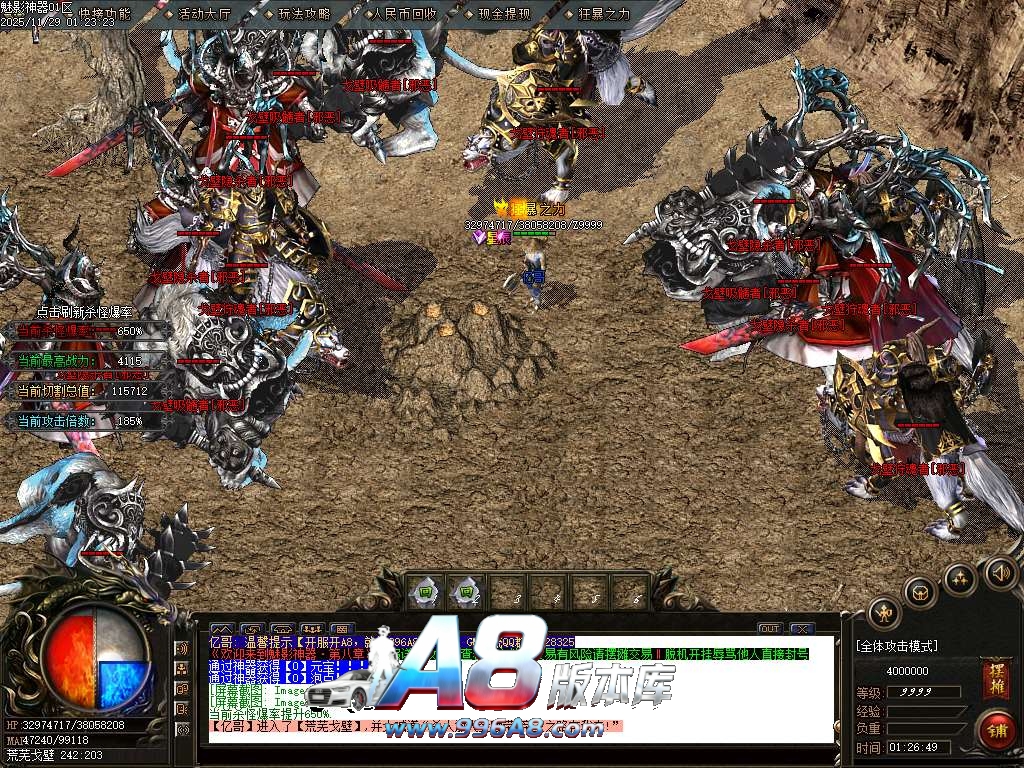Click 点击刷新杀怪爆率 to refresh drop rate
1024x768 pixels.
78,312
